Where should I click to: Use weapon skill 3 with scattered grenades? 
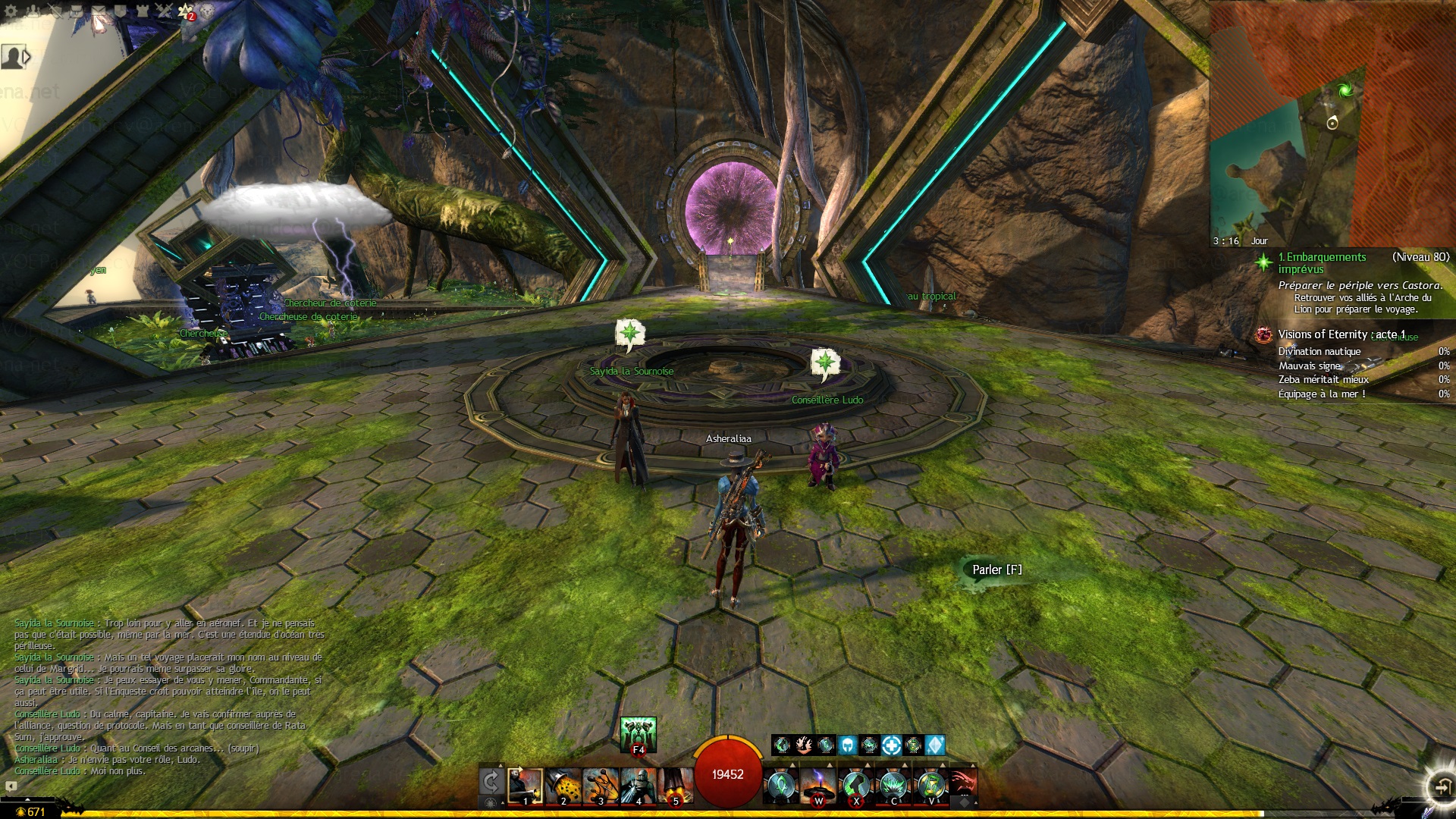click(x=601, y=786)
